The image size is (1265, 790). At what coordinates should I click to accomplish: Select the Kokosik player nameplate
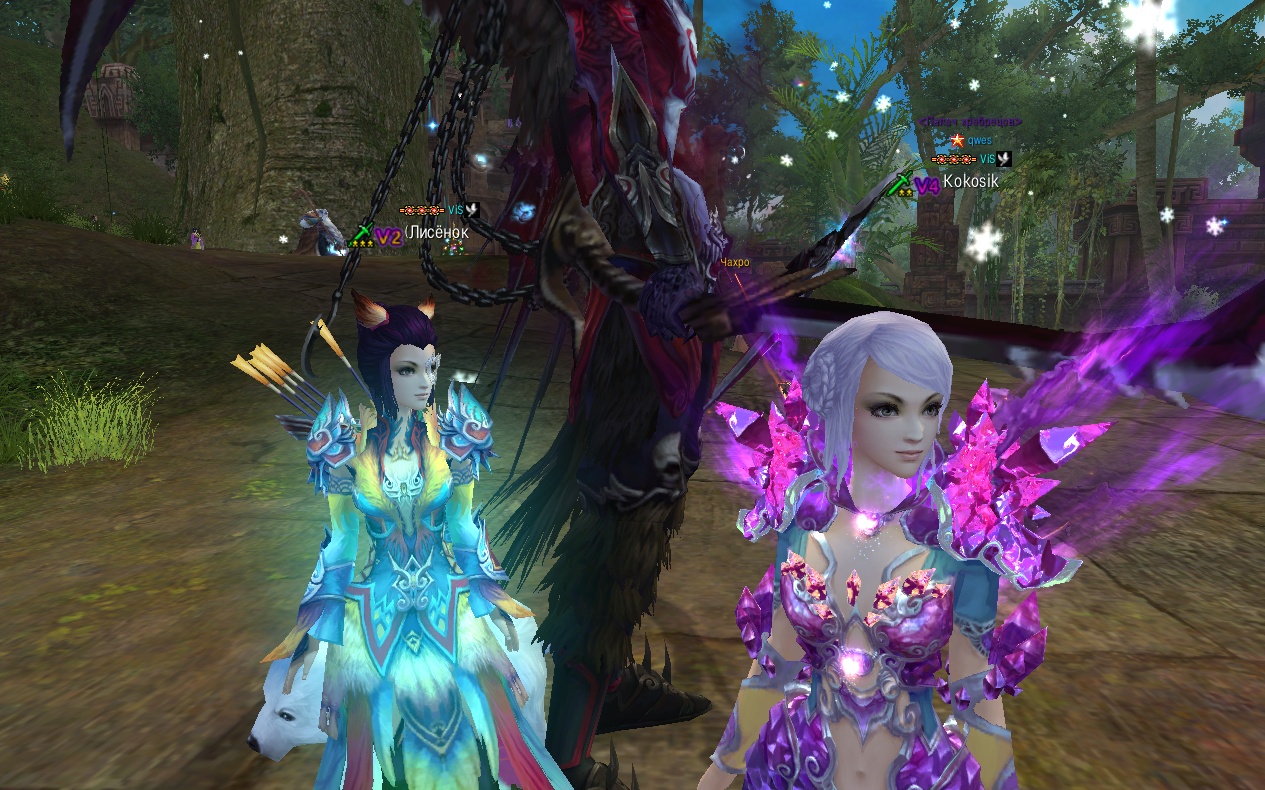coord(969,184)
